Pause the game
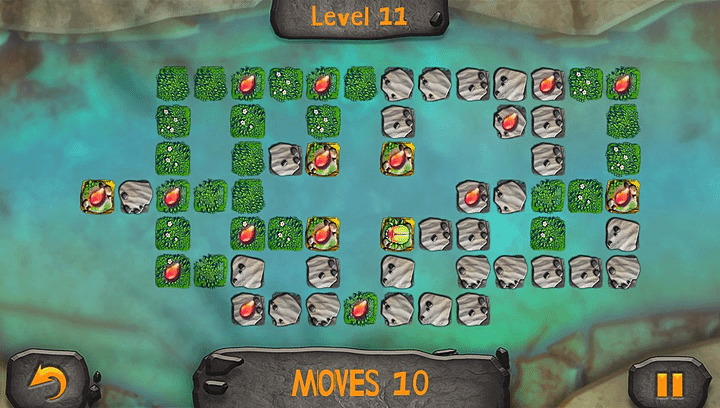Viewport: 720px width, 408px height. [669, 383]
